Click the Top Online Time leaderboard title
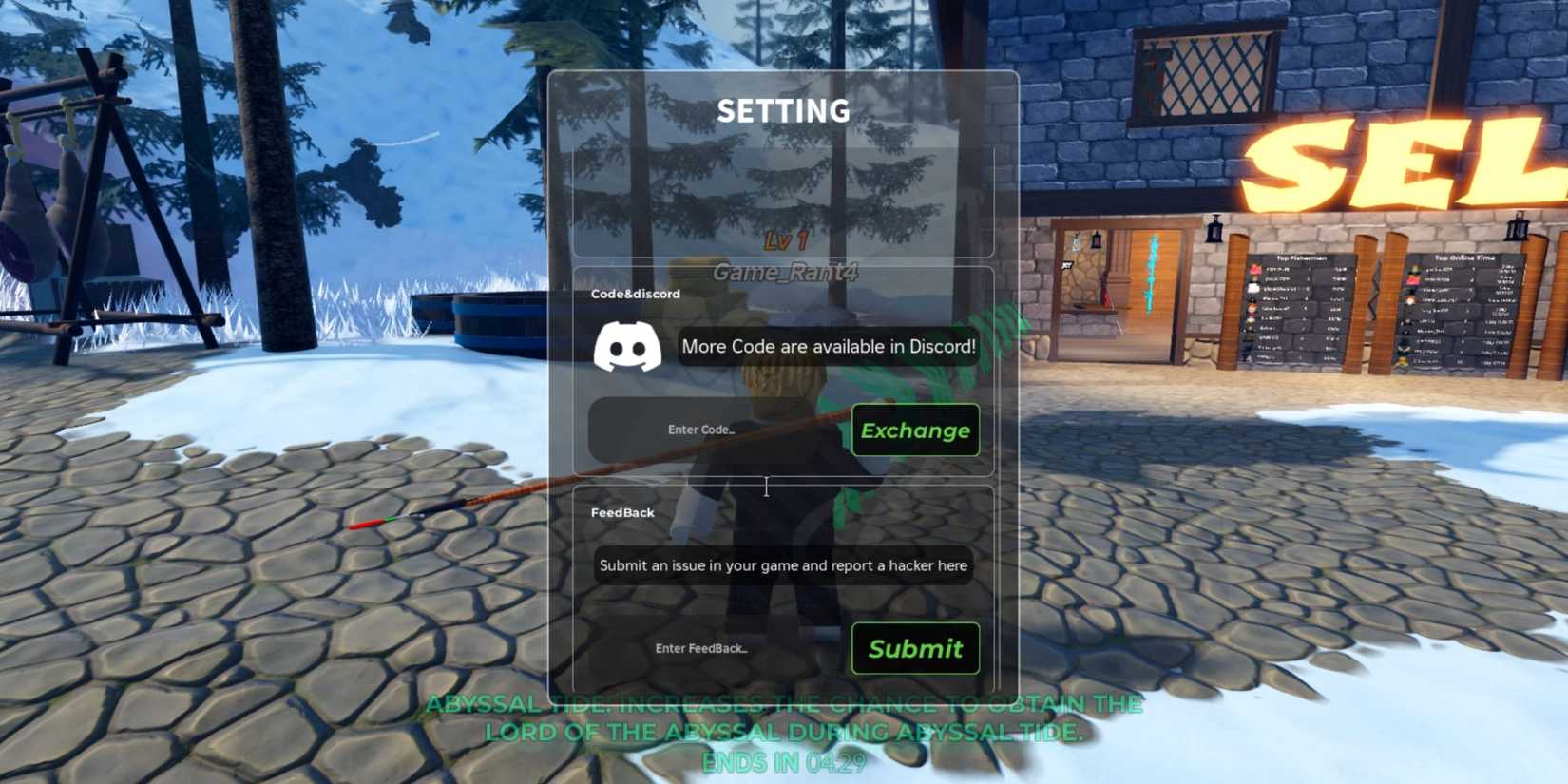This screenshot has height=784, width=1568. click(x=1464, y=257)
